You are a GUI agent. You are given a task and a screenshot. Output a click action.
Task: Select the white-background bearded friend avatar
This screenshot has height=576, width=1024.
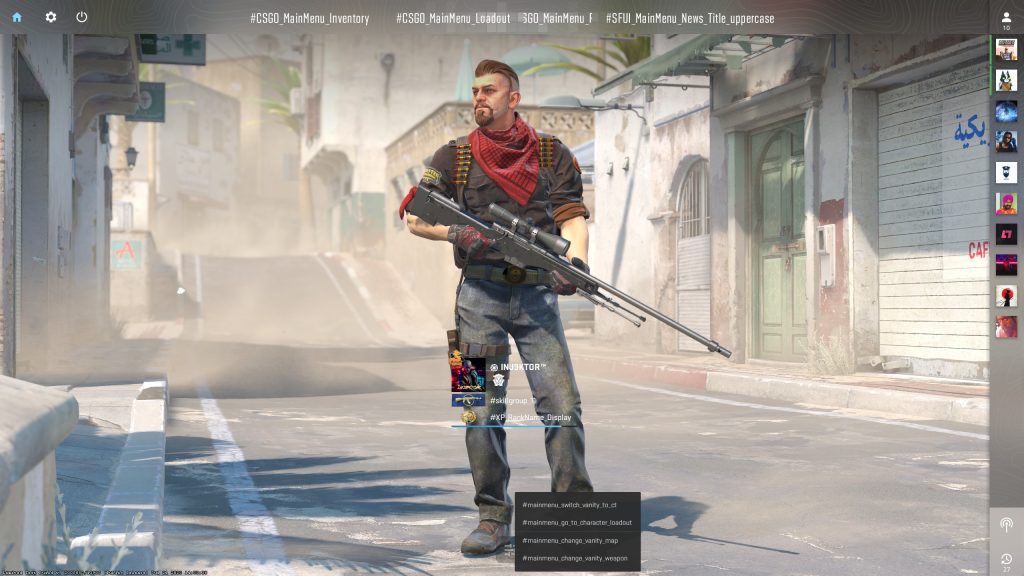1006,173
